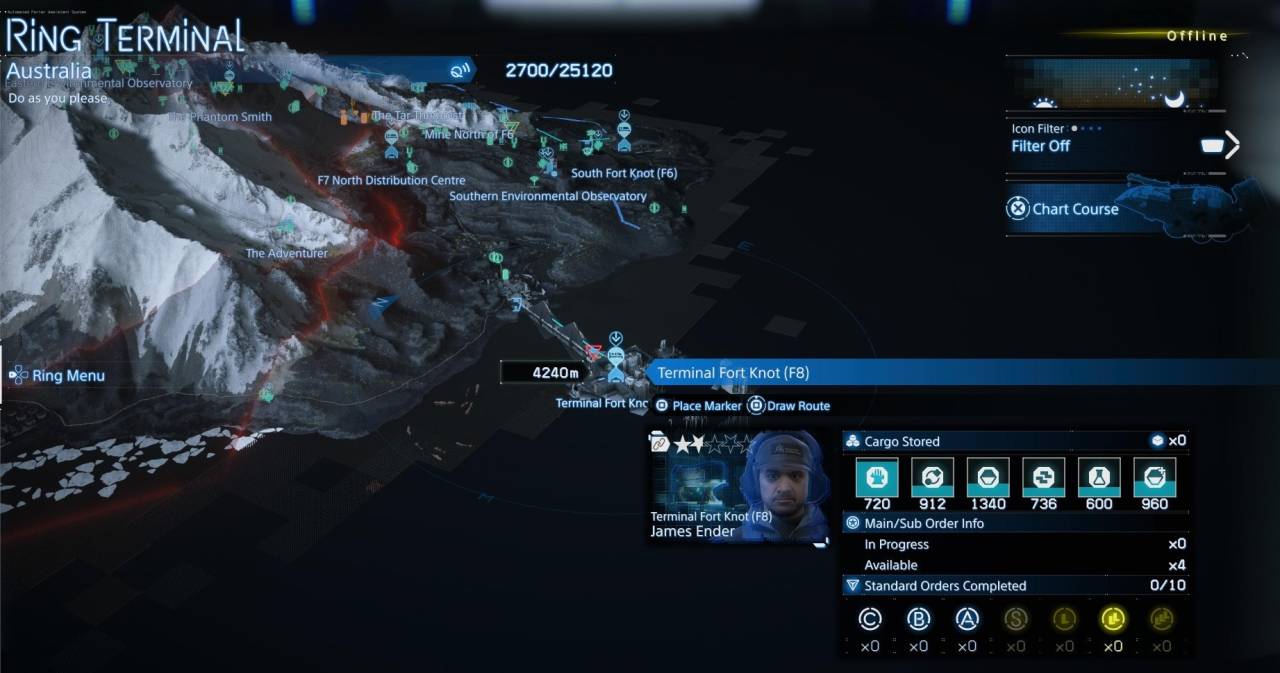
Task: Select the rank A standard orders badge
Action: (x=966, y=620)
